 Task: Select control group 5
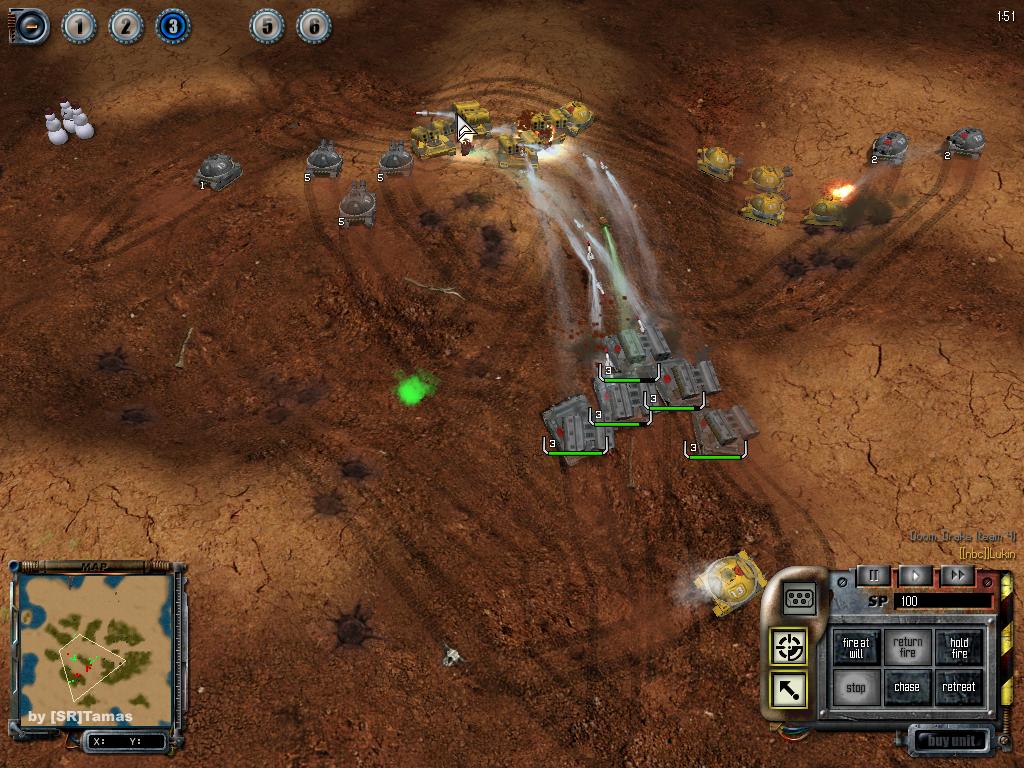pyautogui.click(x=267, y=26)
